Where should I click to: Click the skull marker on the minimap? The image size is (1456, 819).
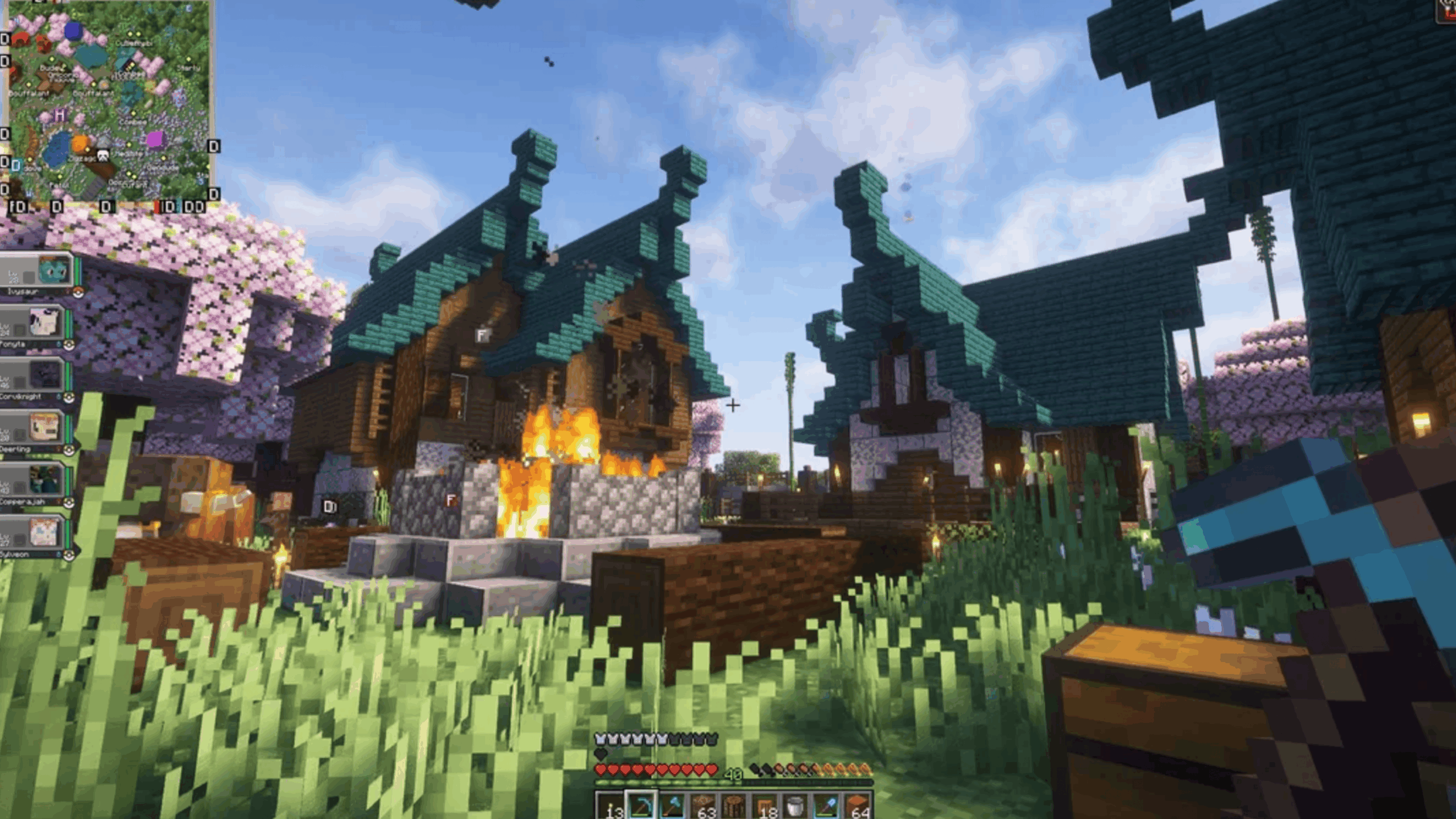tap(102, 156)
